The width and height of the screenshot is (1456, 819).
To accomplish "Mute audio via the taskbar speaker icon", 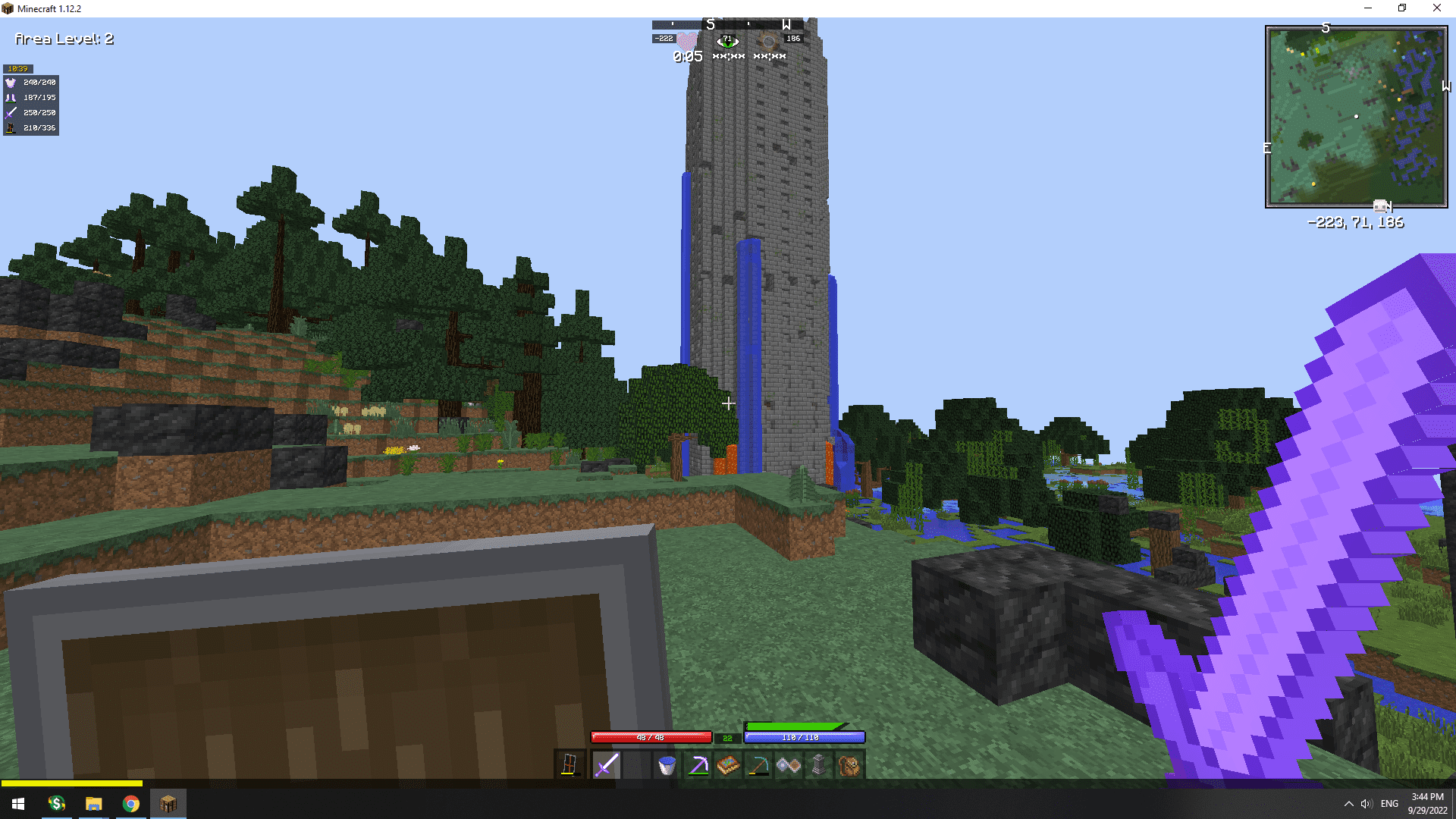I will coord(1367,803).
